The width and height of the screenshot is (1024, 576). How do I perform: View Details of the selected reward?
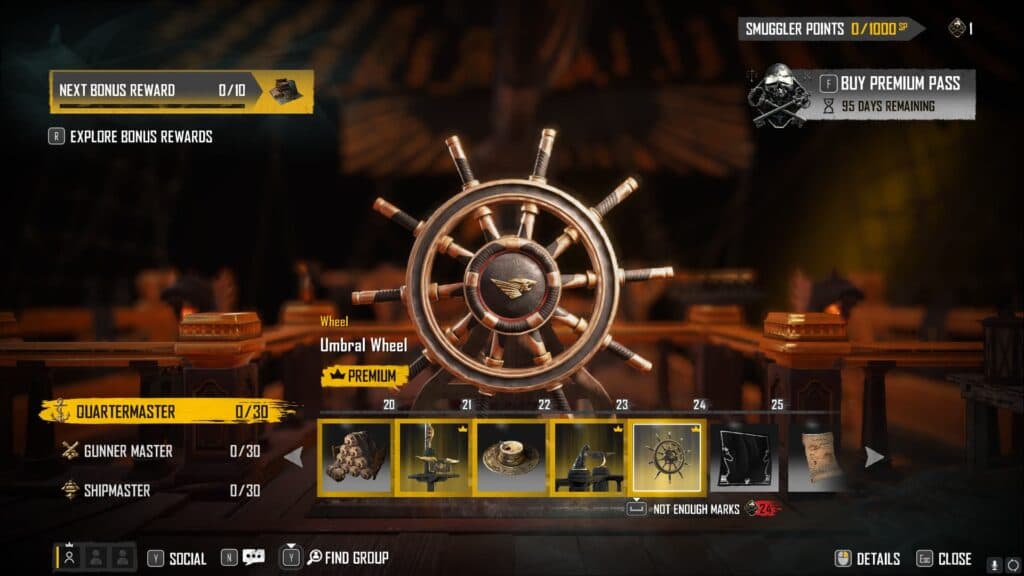pos(868,559)
